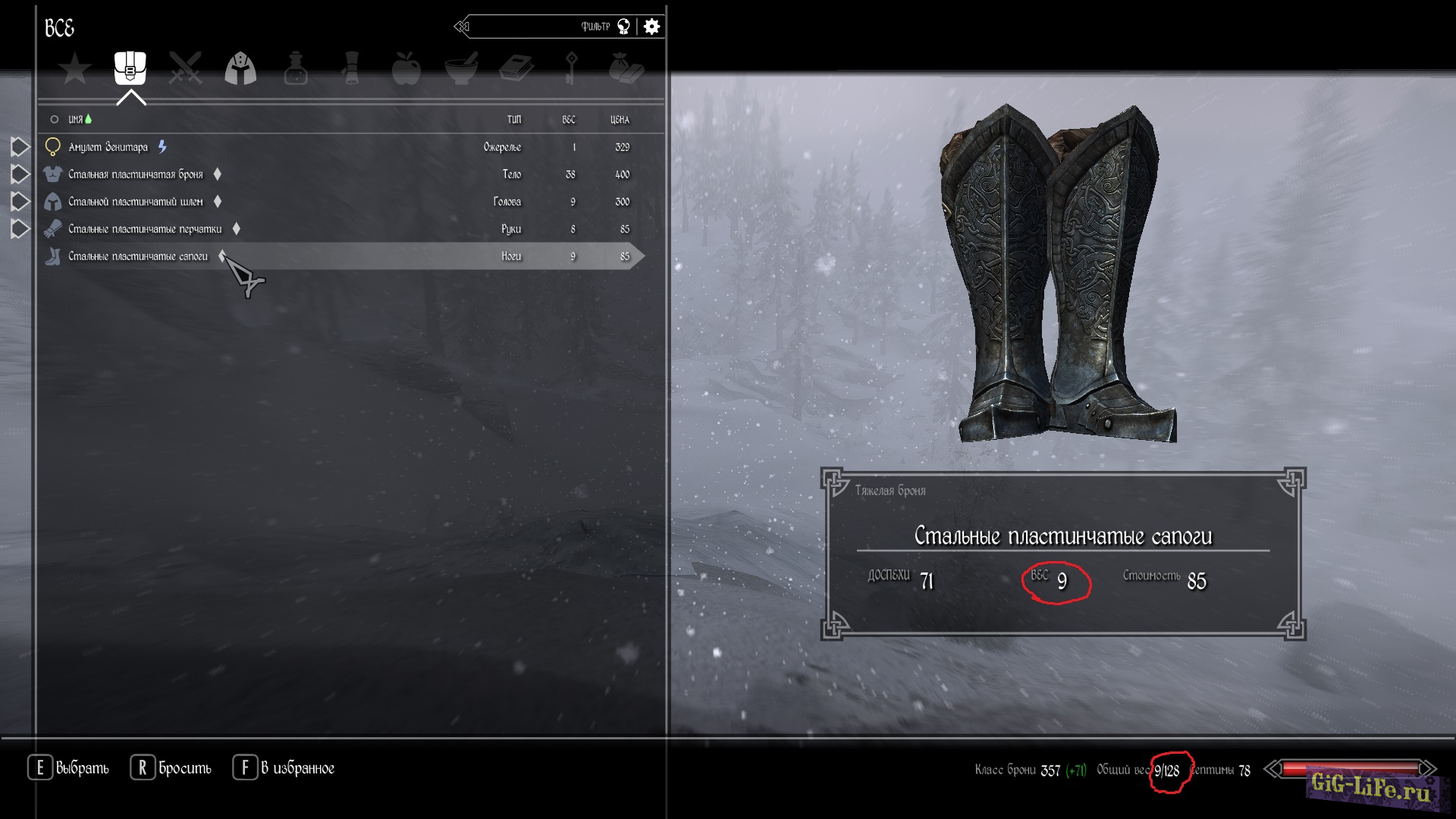1456x819 pixels.
Task: Show the keys category
Action: pyautogui.click(x=571, y=68)
